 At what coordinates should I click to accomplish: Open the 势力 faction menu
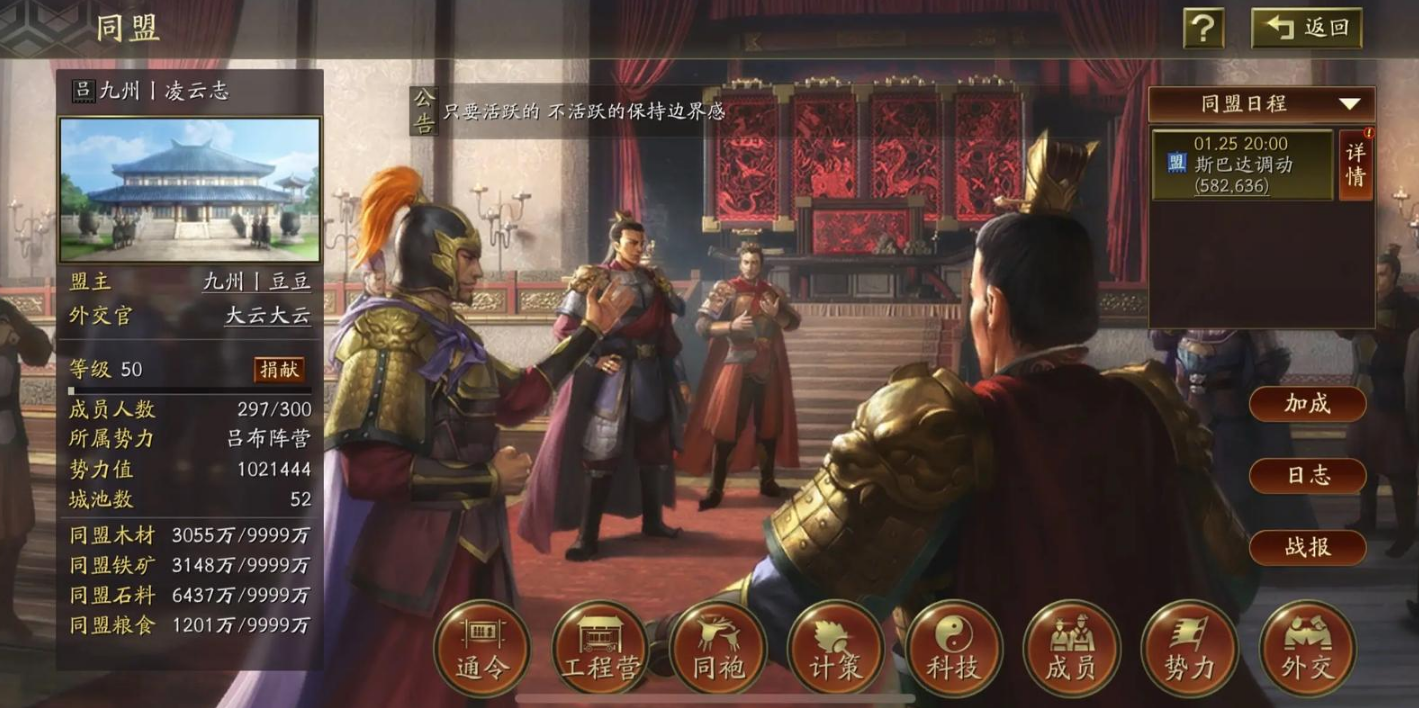[x=1189, y=649]
